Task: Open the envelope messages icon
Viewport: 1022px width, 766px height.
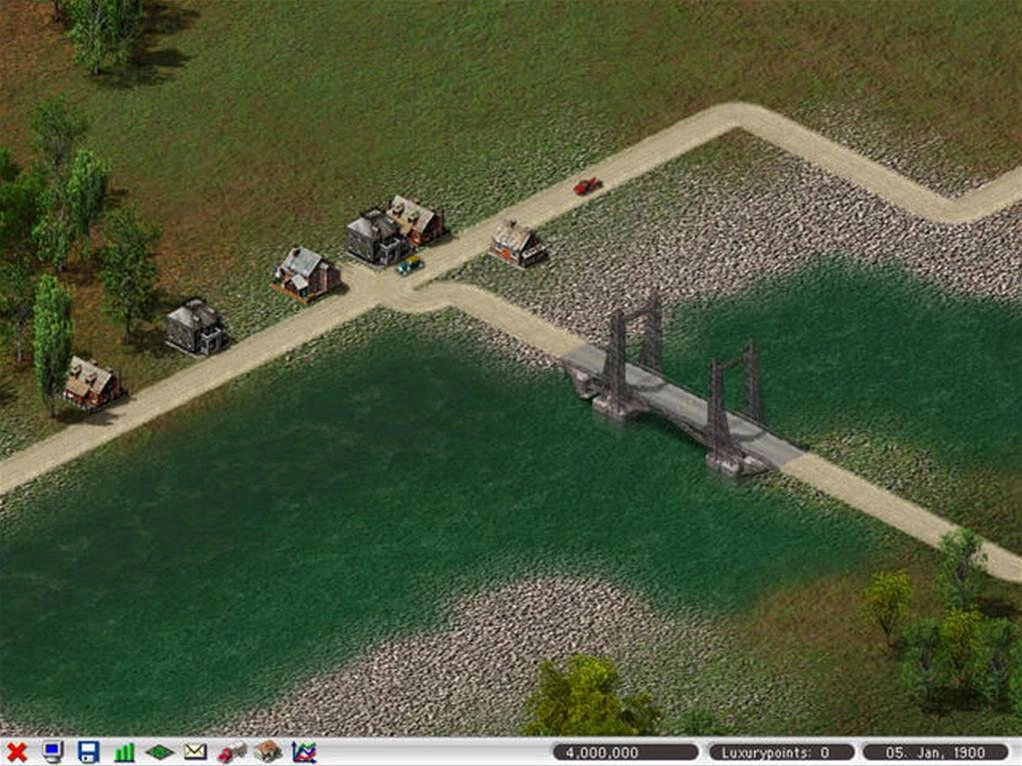Action: 195,752
